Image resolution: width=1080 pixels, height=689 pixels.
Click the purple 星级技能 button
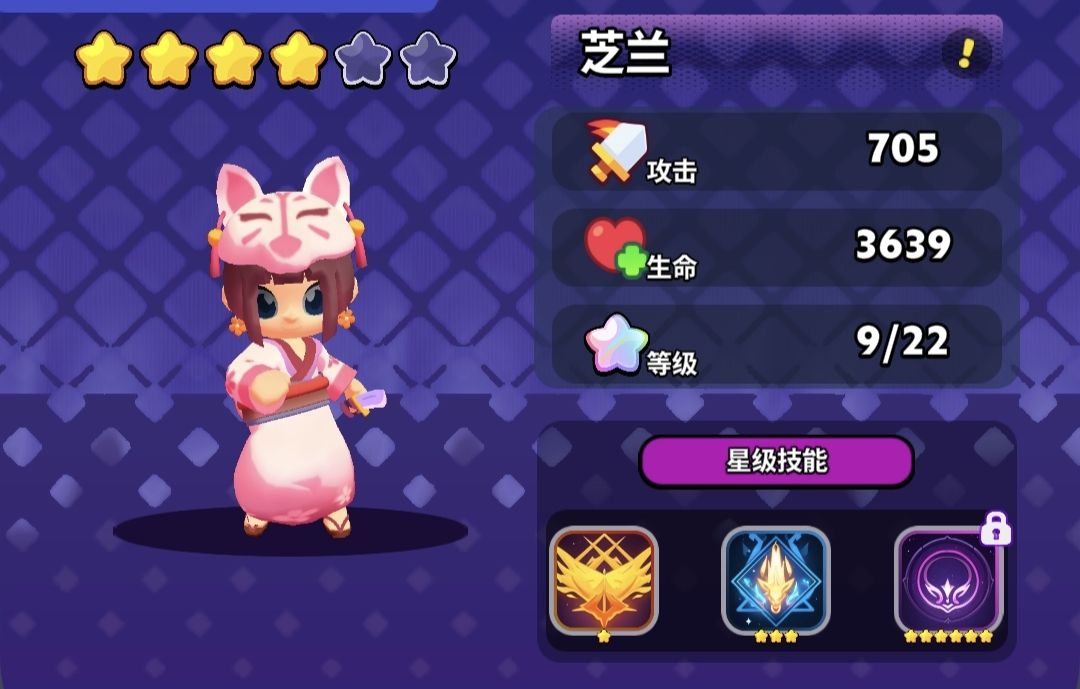tap(776, 461)
